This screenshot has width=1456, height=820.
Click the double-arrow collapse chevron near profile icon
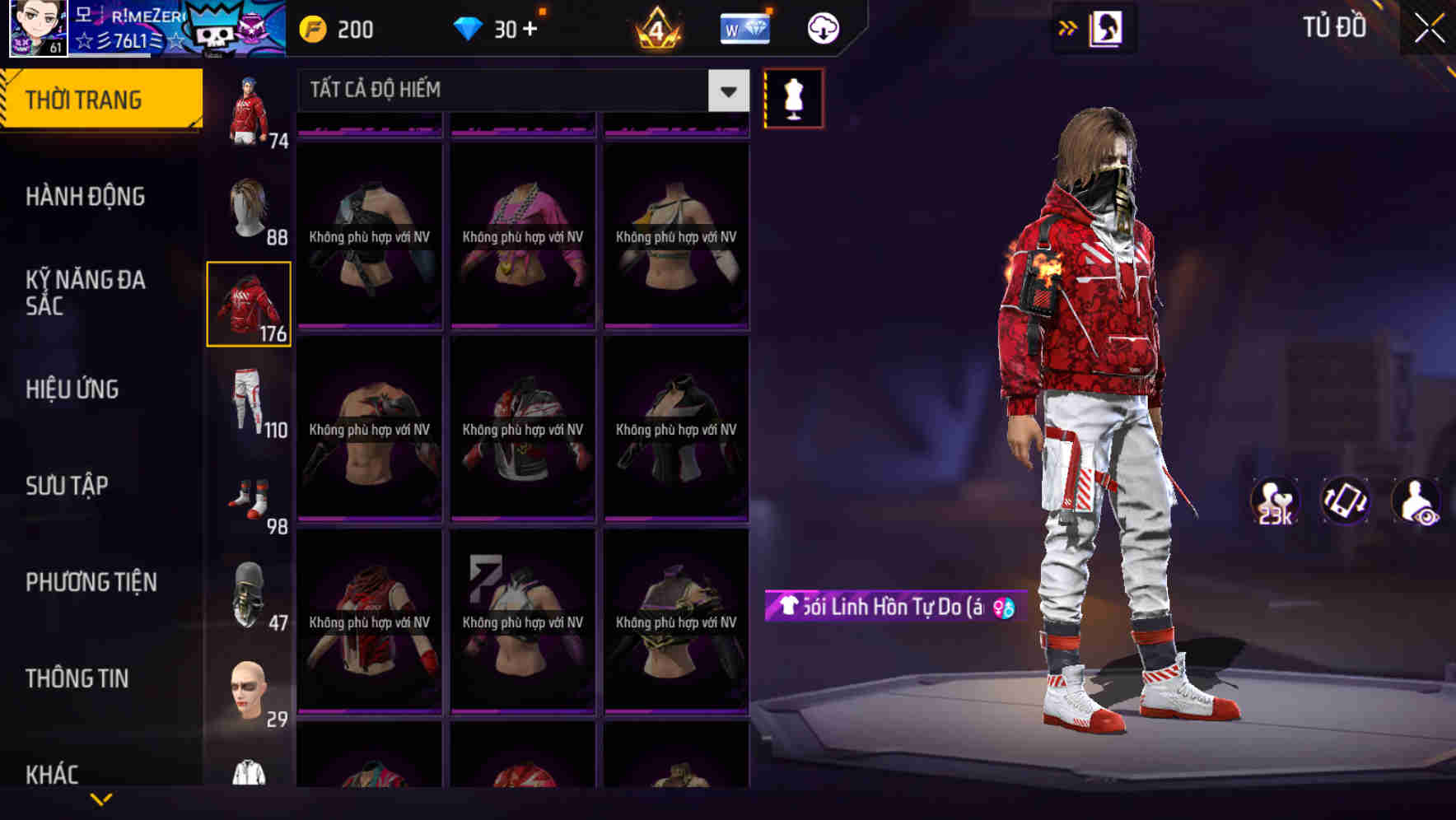(x=1066, y=27)
